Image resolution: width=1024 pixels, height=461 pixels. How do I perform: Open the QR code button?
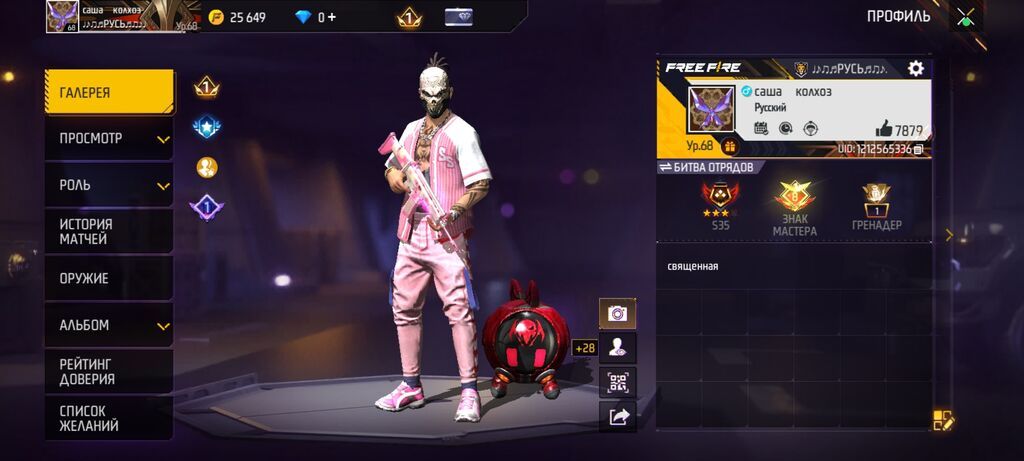coord(617,381)
